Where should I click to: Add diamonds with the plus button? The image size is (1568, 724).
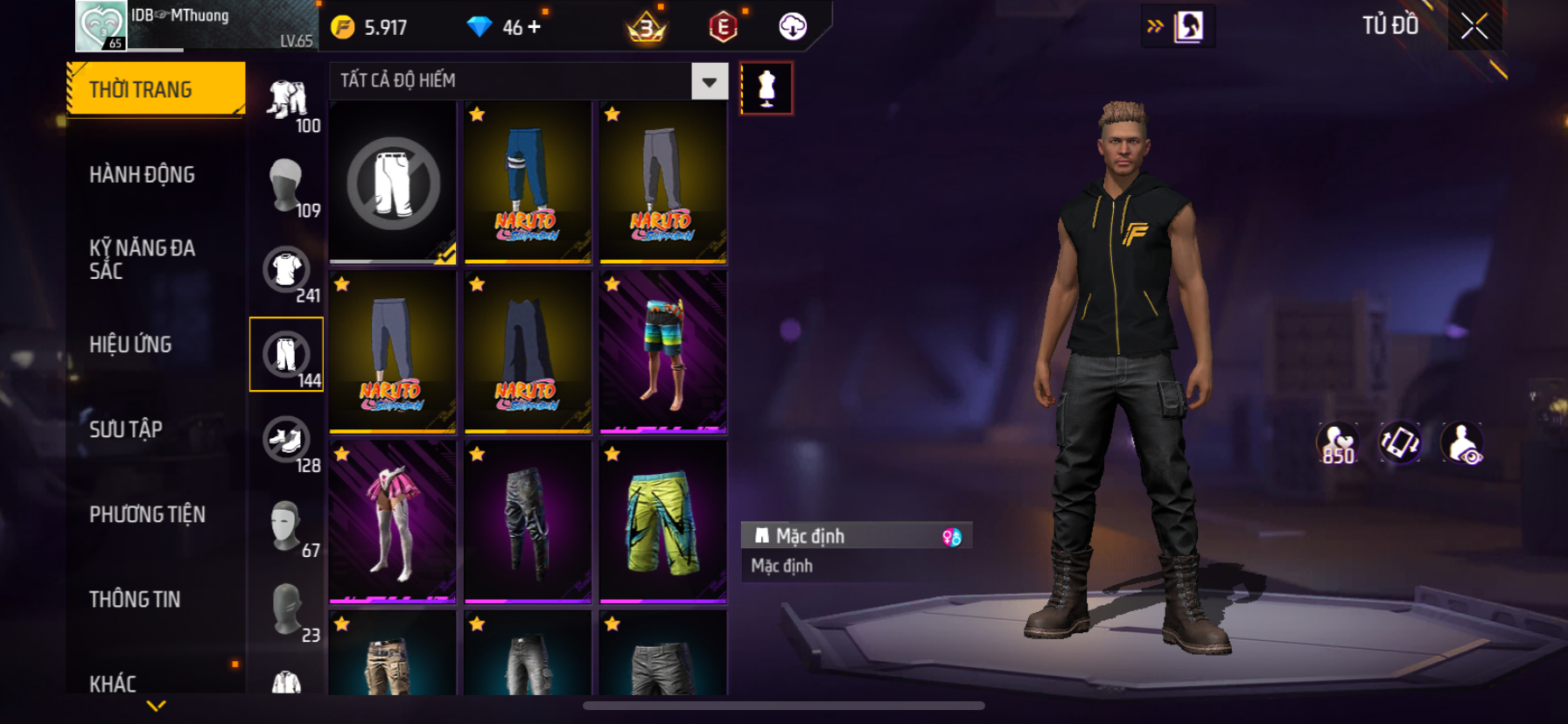coord(534,27)
